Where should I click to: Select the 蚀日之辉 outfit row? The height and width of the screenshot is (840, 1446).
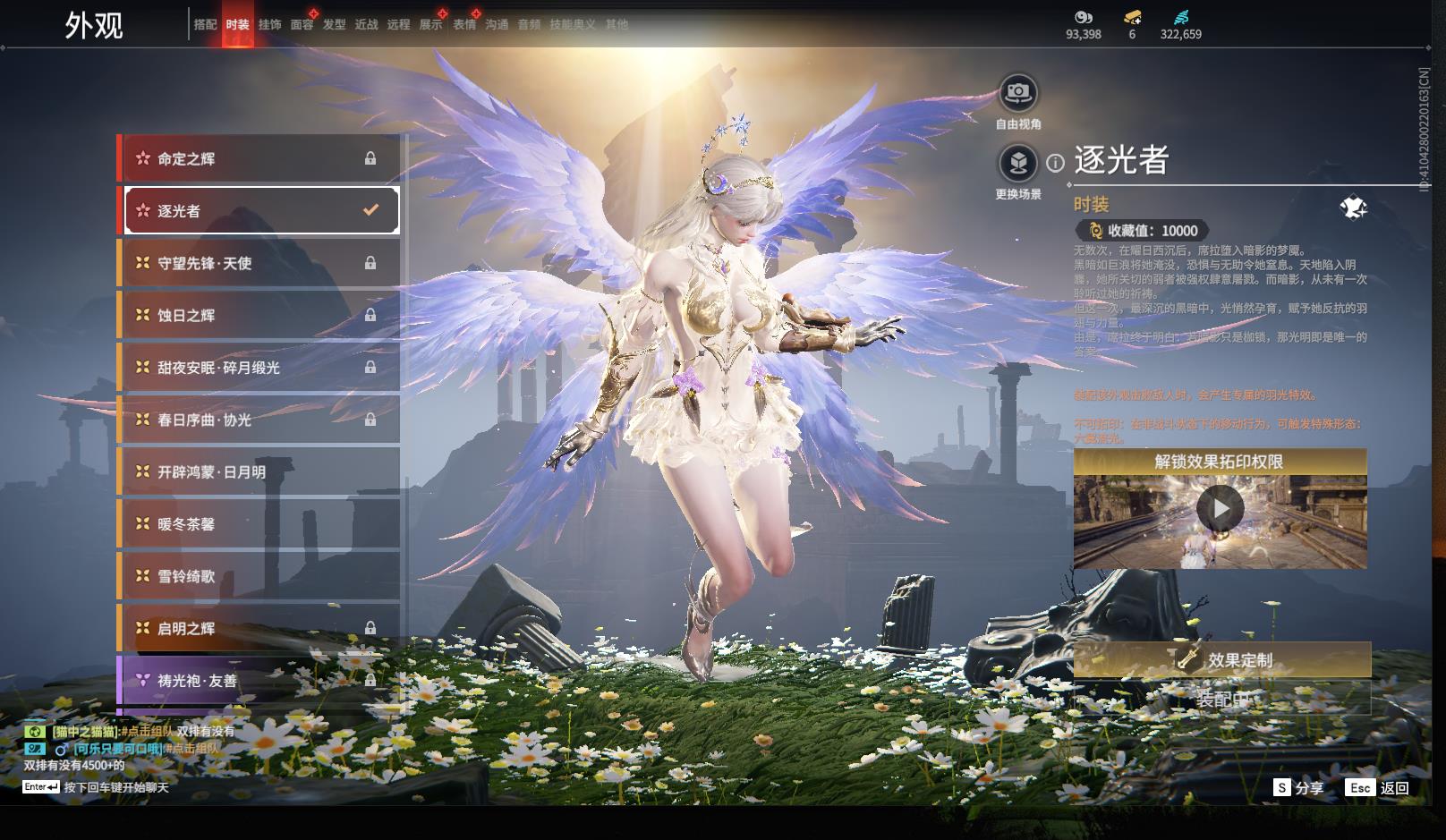(x=259, y=315)
